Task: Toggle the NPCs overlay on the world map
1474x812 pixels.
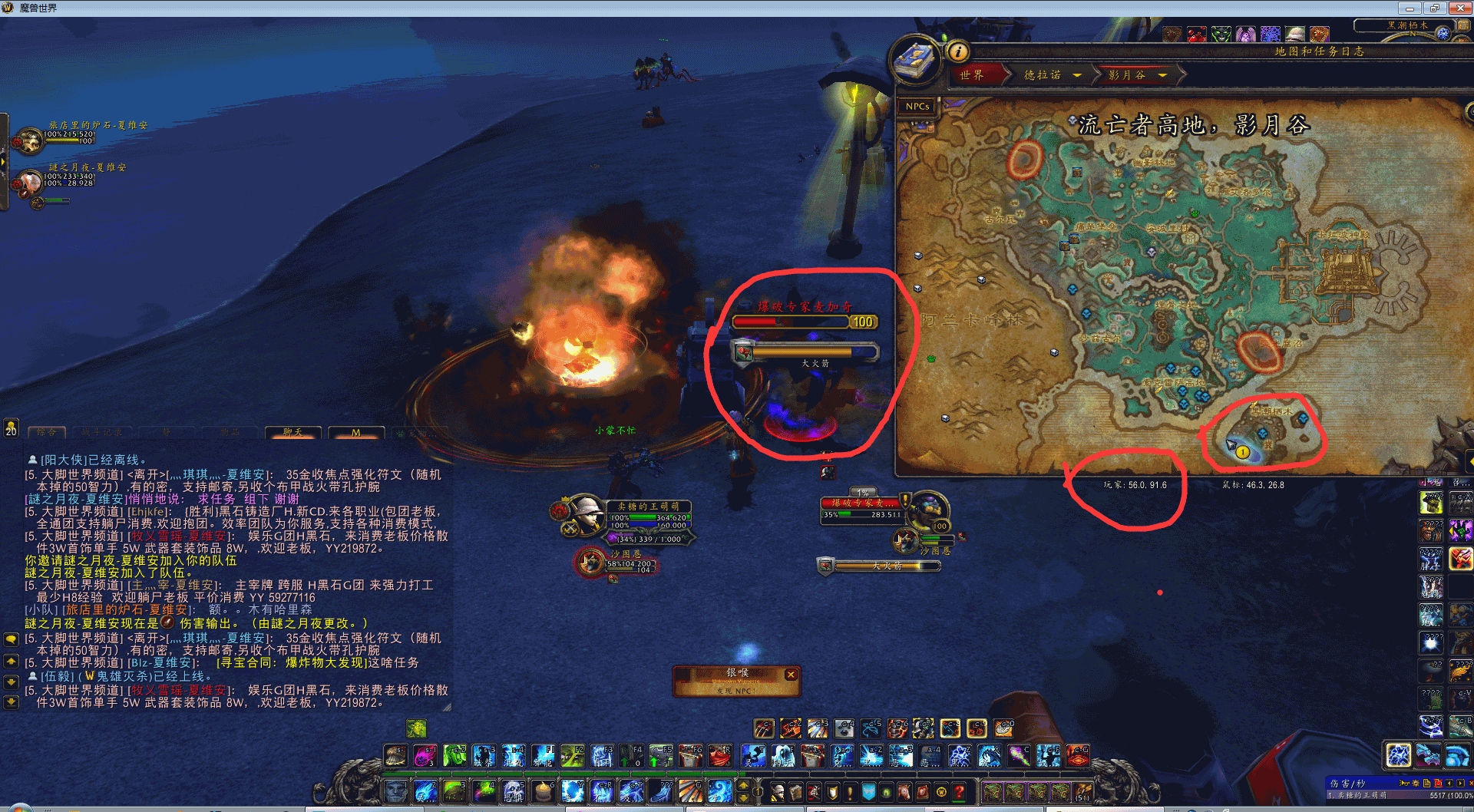Action: (917, 106)
